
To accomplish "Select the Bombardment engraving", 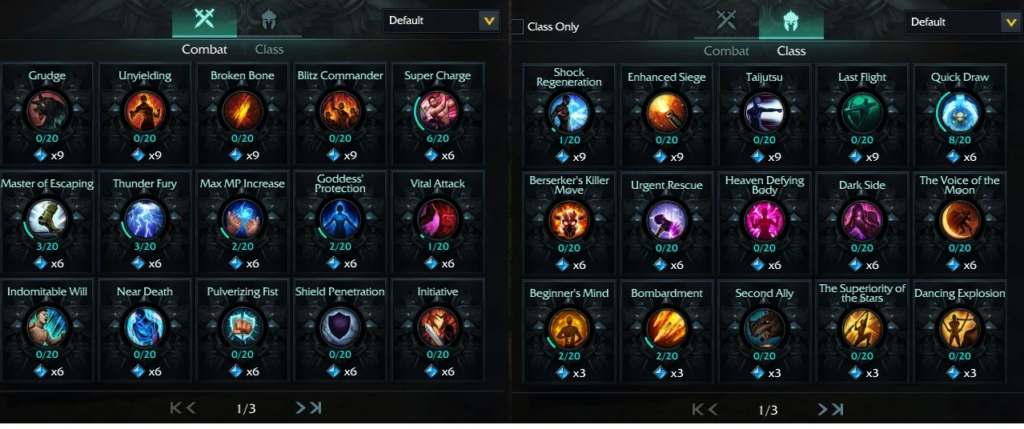I will pos(667,327).
